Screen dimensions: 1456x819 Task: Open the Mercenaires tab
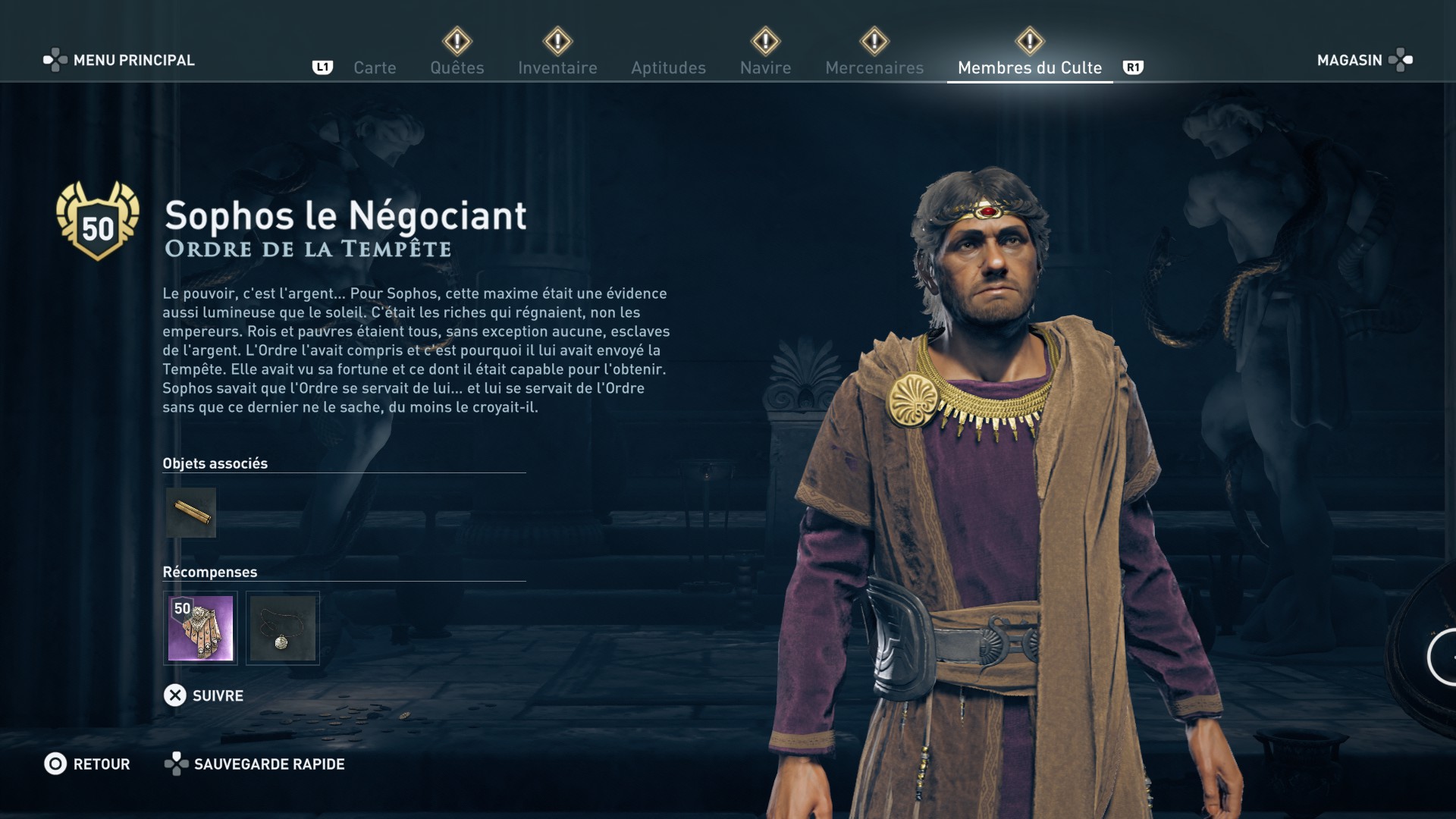[x=874, y=67]
